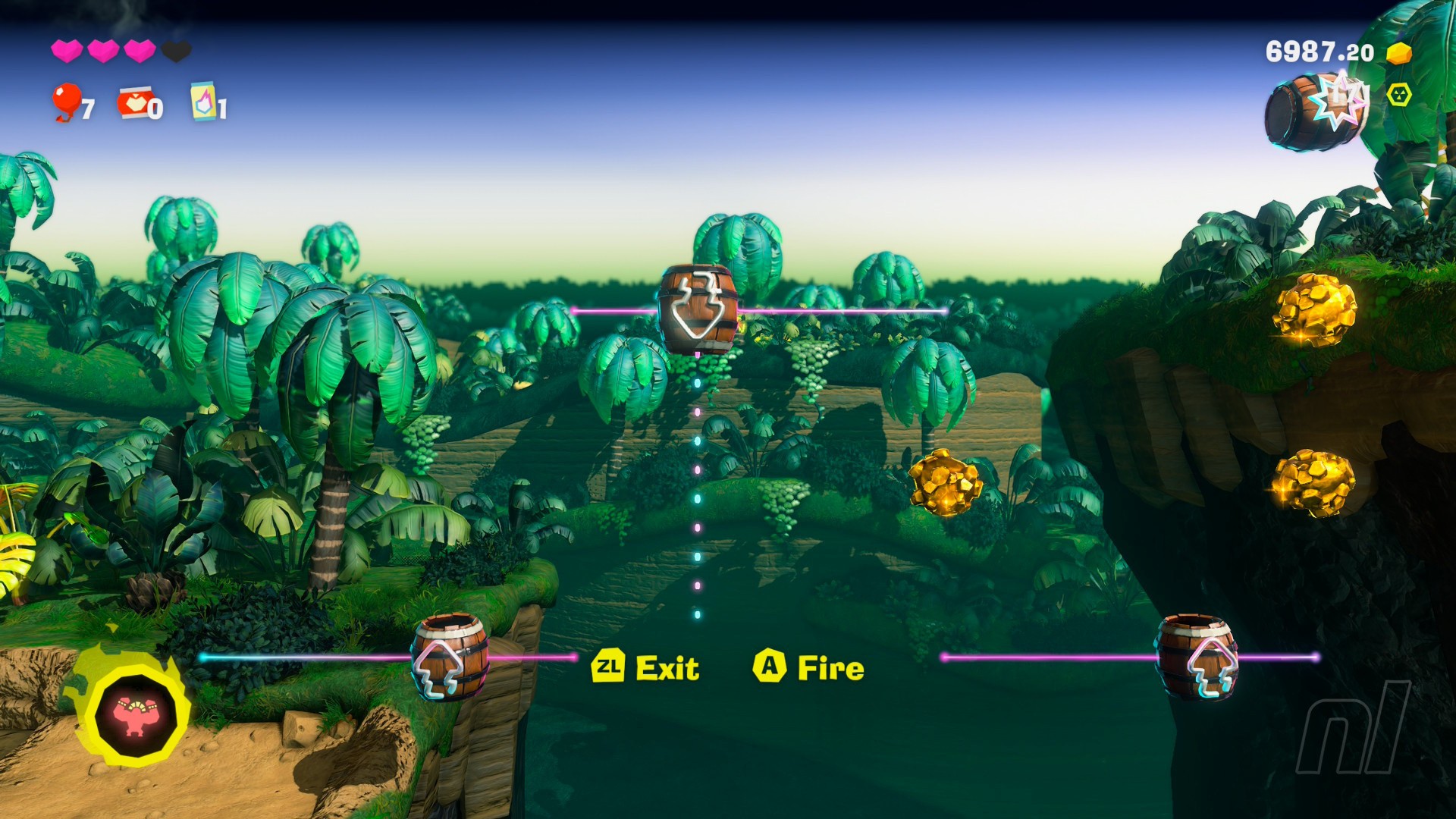Select the red balloon item icon

point(67,101)
